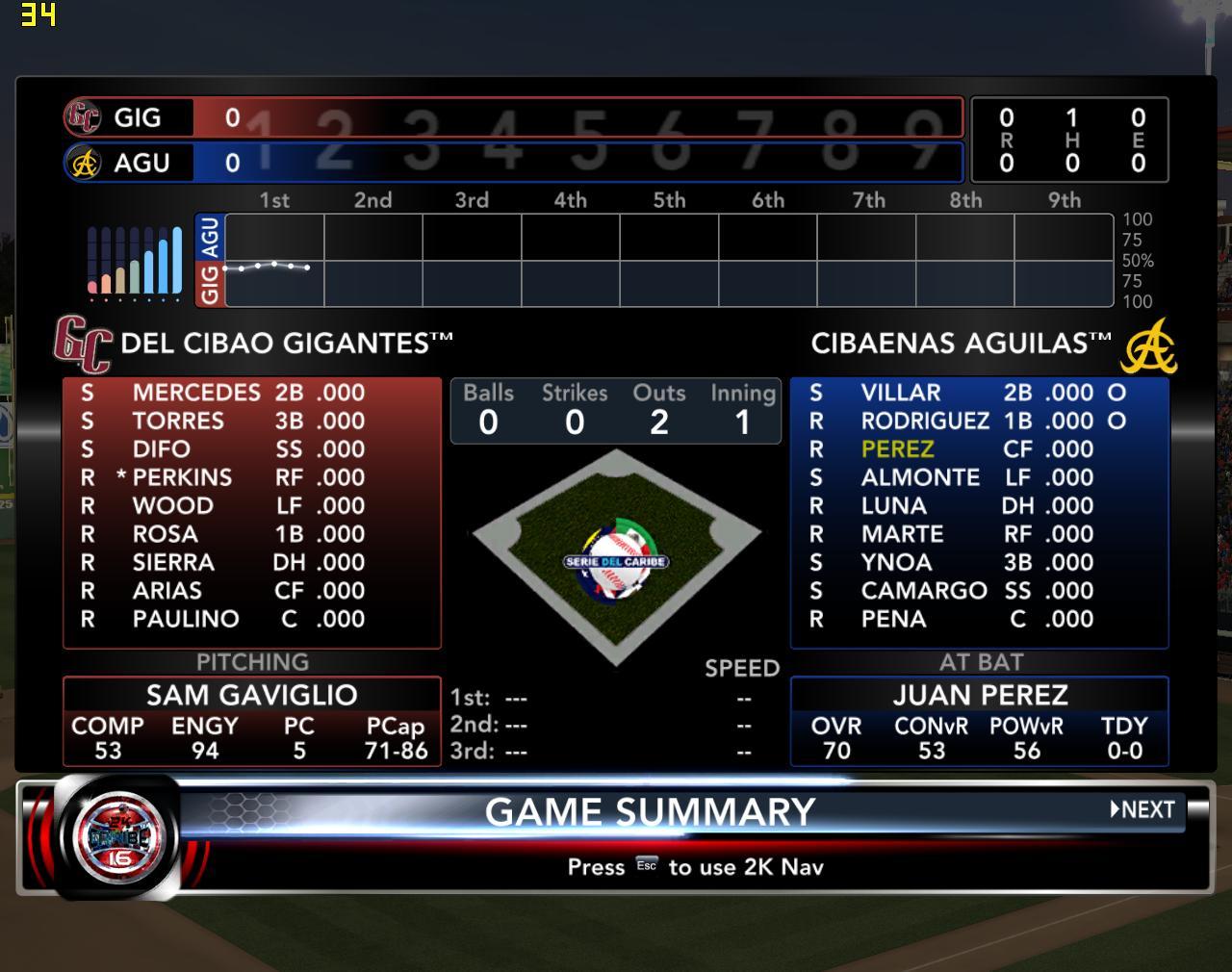Viewport: 1232px width, 972px height.
Task: Choose Villar in the Aguilas lineup
Action: [x=900, y=393]
